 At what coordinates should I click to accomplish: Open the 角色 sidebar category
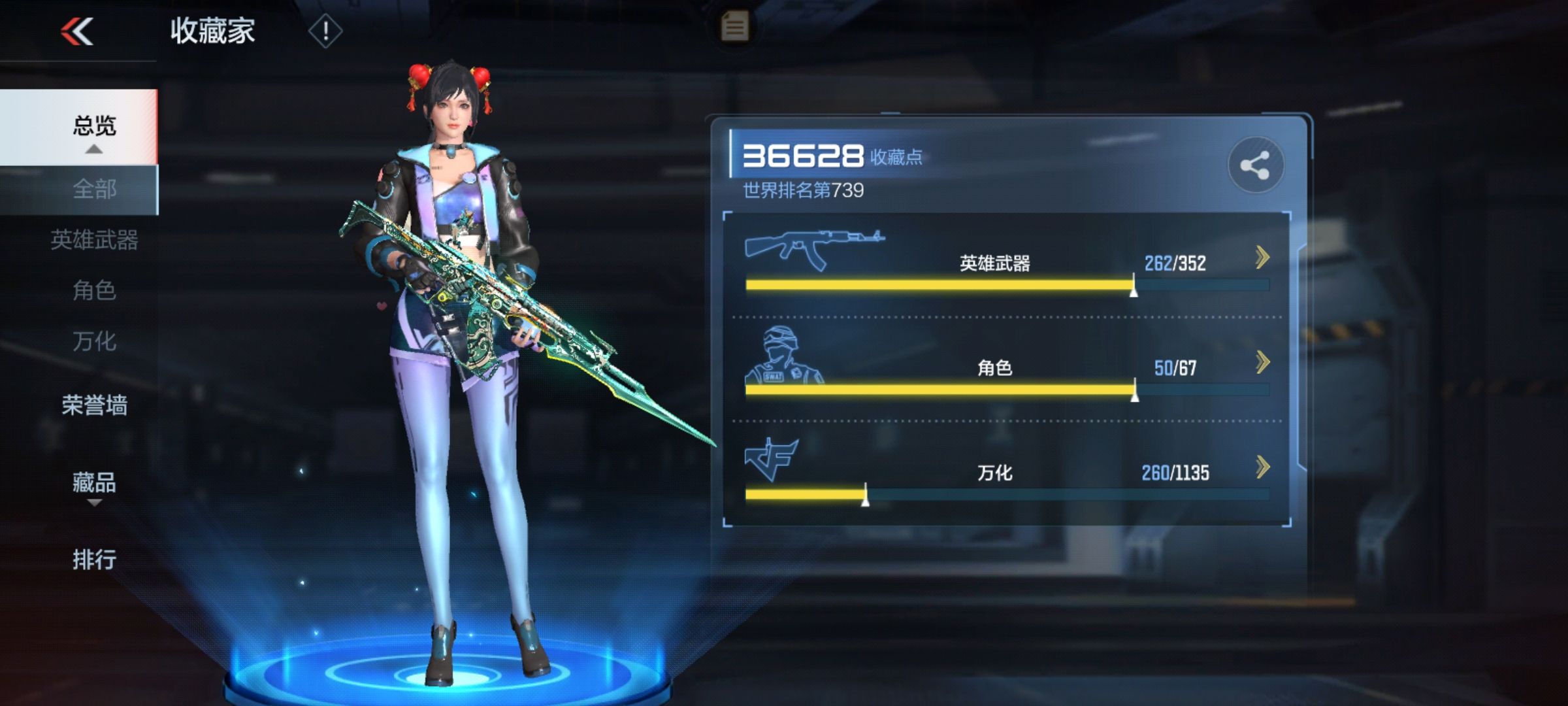94,290
